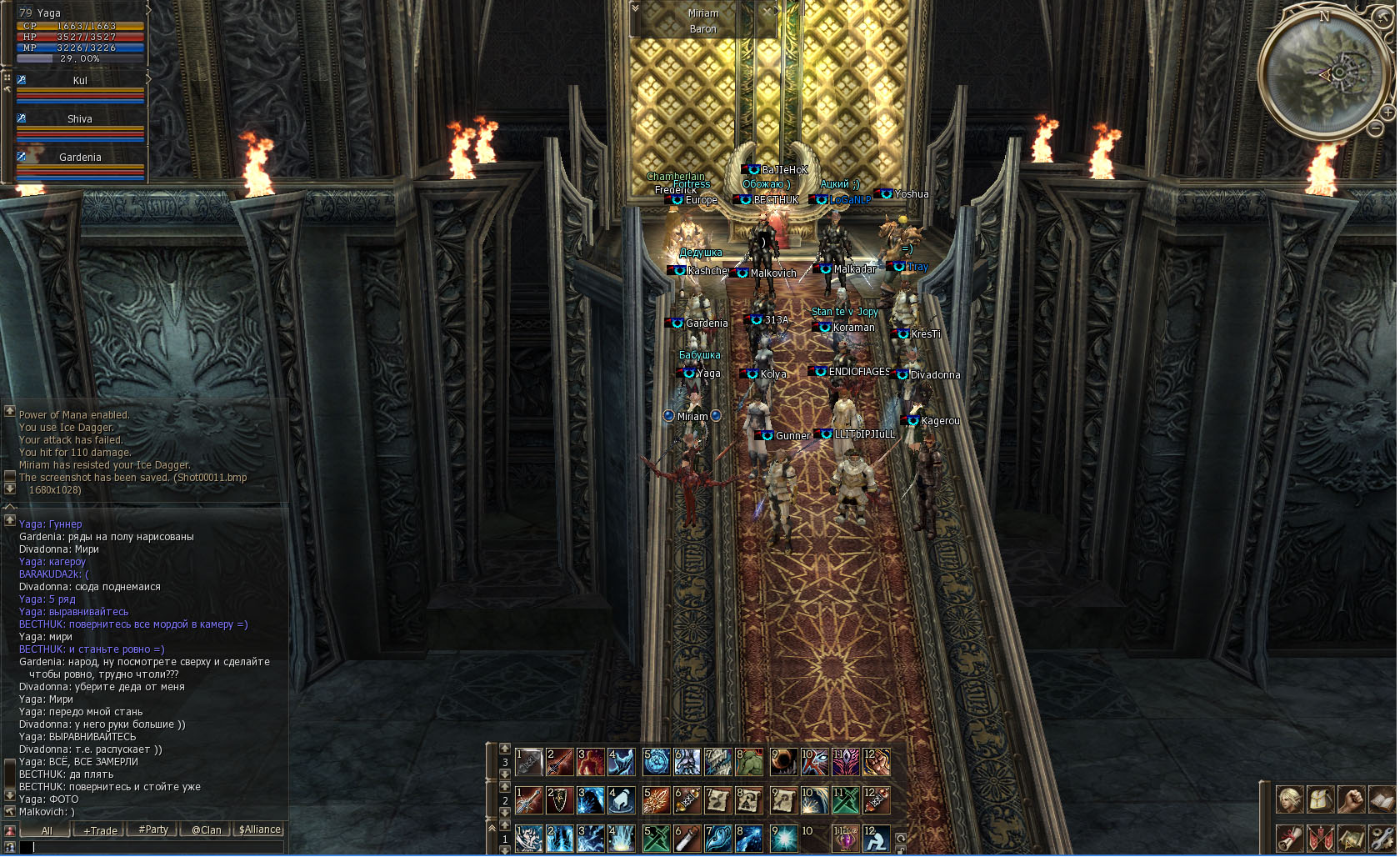
Task: Open the actions fist icon
Action: [1351, 799]
